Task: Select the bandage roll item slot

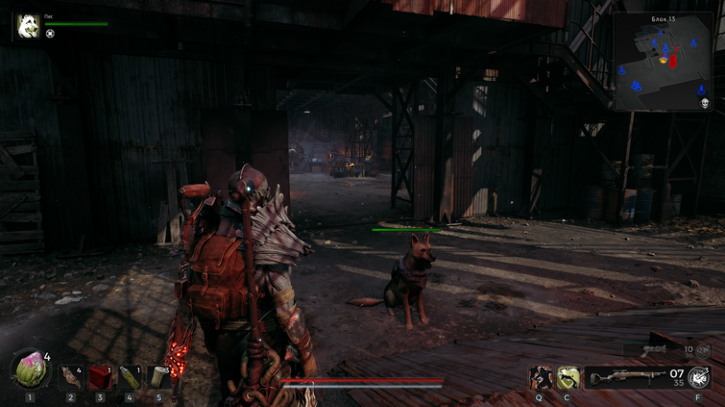Action: 158,377
